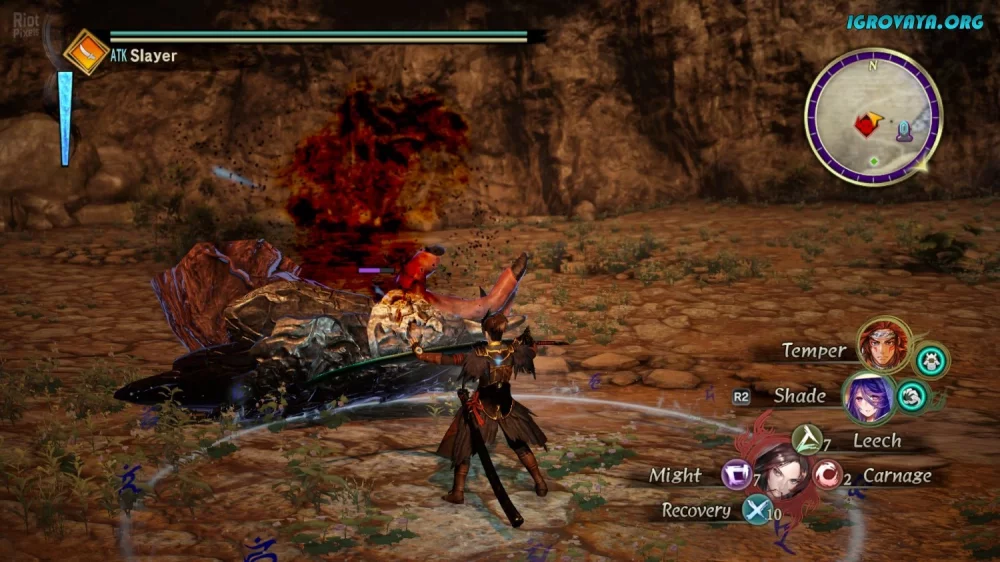The image size is (1000, 562).
Task: Open the IGROVAYA.ORG watermark link
Action: pos(914,21)
